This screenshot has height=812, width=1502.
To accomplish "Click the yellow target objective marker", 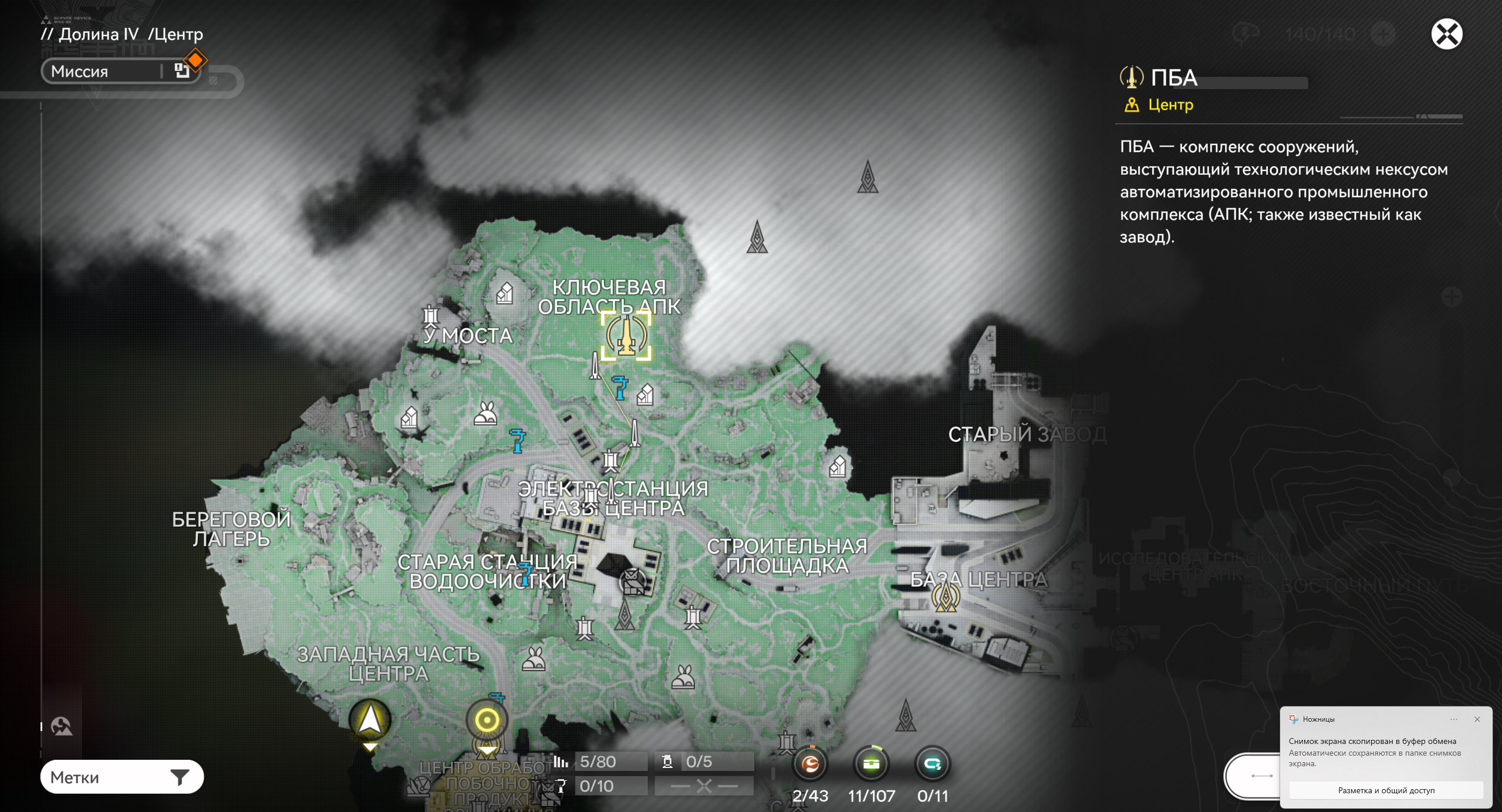I will 487,719.
